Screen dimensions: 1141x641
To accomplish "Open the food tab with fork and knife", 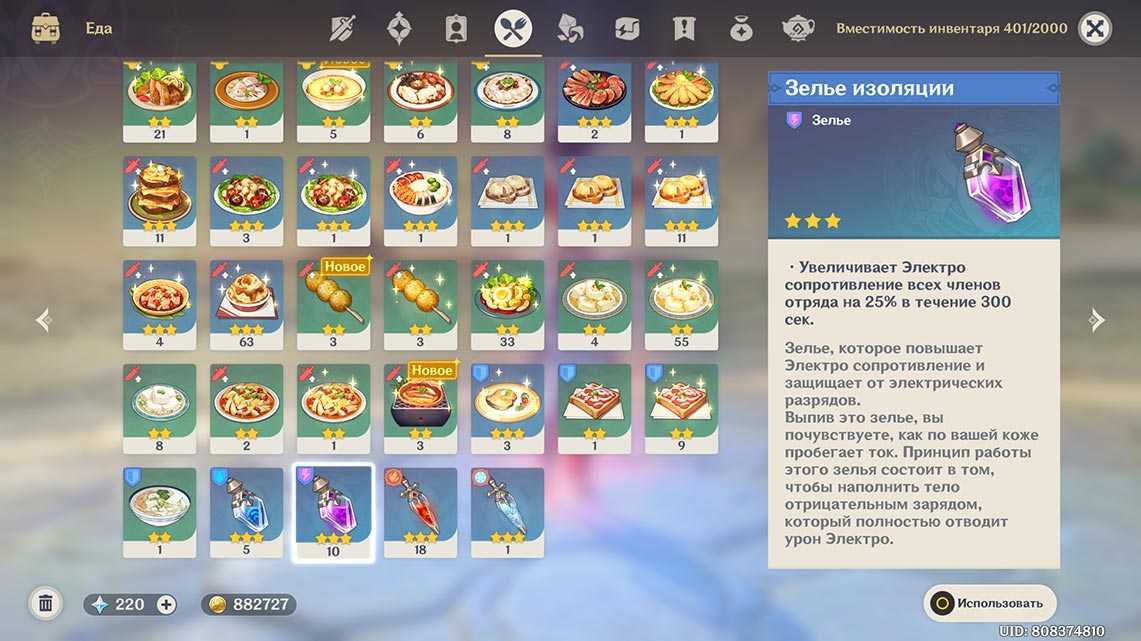I will pos(513,29).
